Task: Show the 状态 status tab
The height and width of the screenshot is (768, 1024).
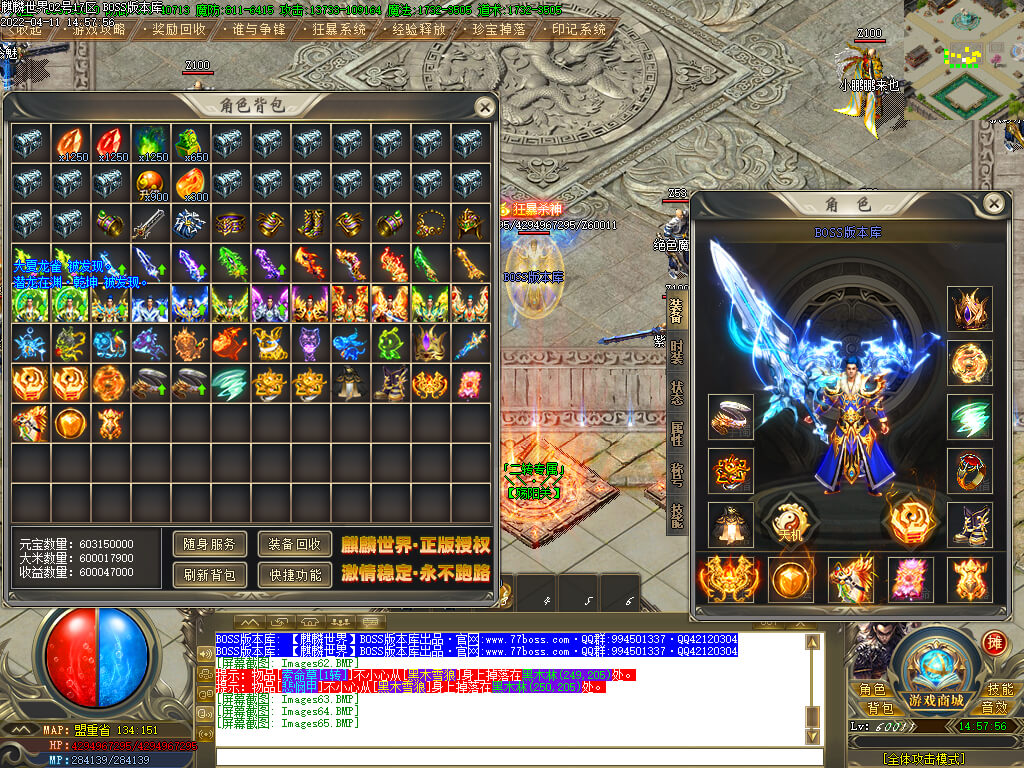Action: [677, 392]
